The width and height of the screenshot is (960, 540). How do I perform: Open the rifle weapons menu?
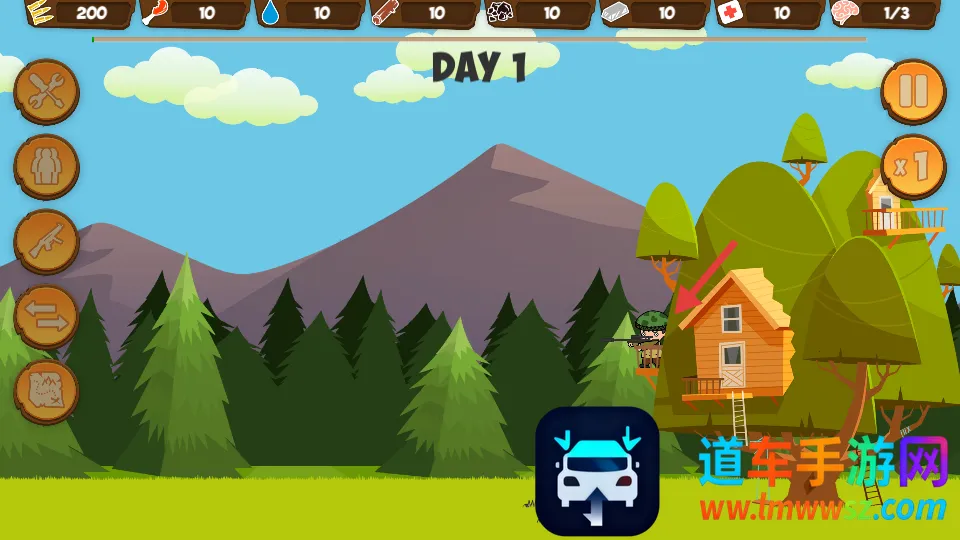(46, 242)
